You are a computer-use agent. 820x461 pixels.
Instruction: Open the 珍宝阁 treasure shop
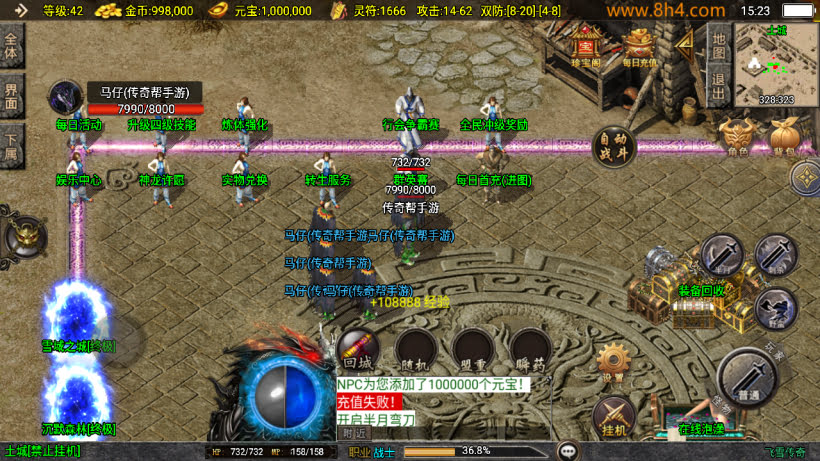pos(585,46)
